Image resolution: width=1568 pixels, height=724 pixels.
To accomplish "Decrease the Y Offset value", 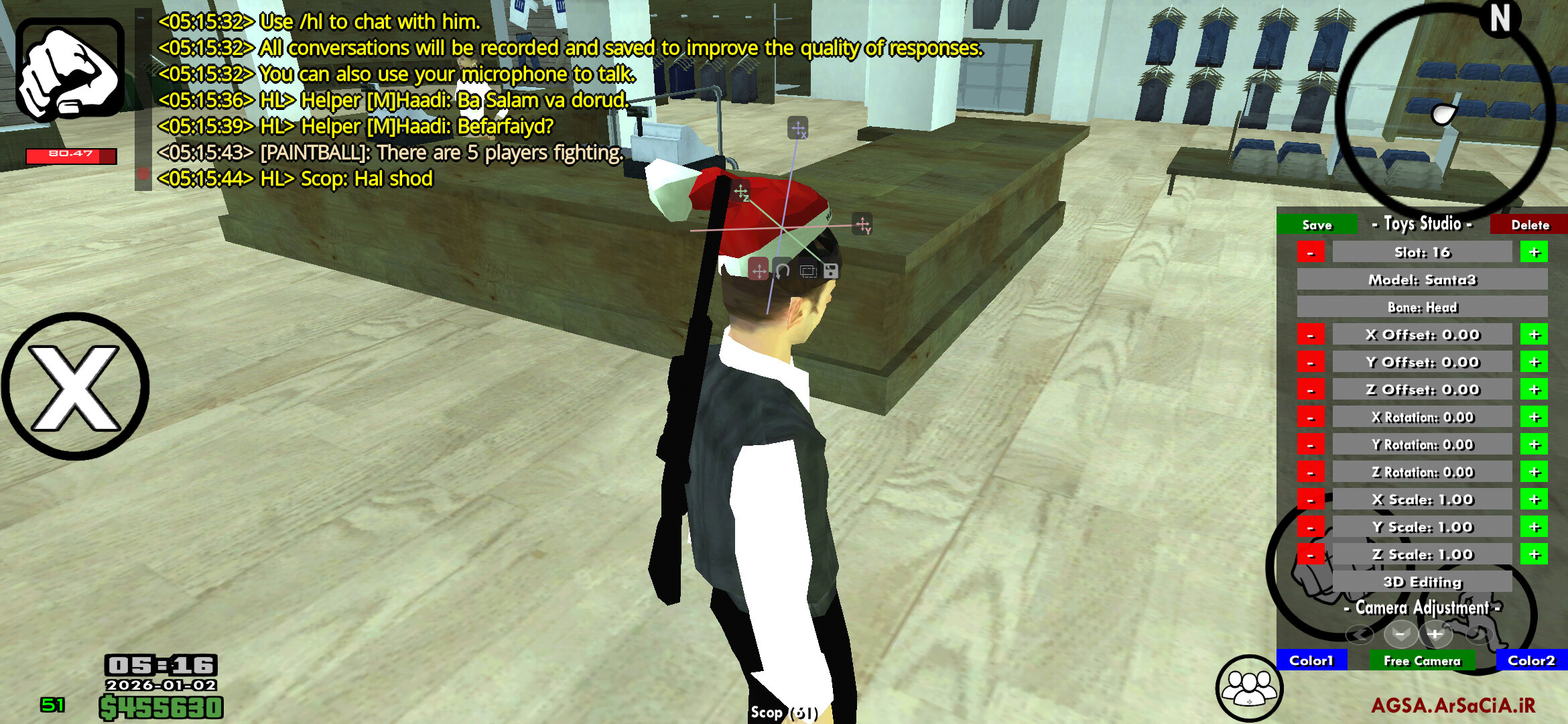I will click(1311, 362).
